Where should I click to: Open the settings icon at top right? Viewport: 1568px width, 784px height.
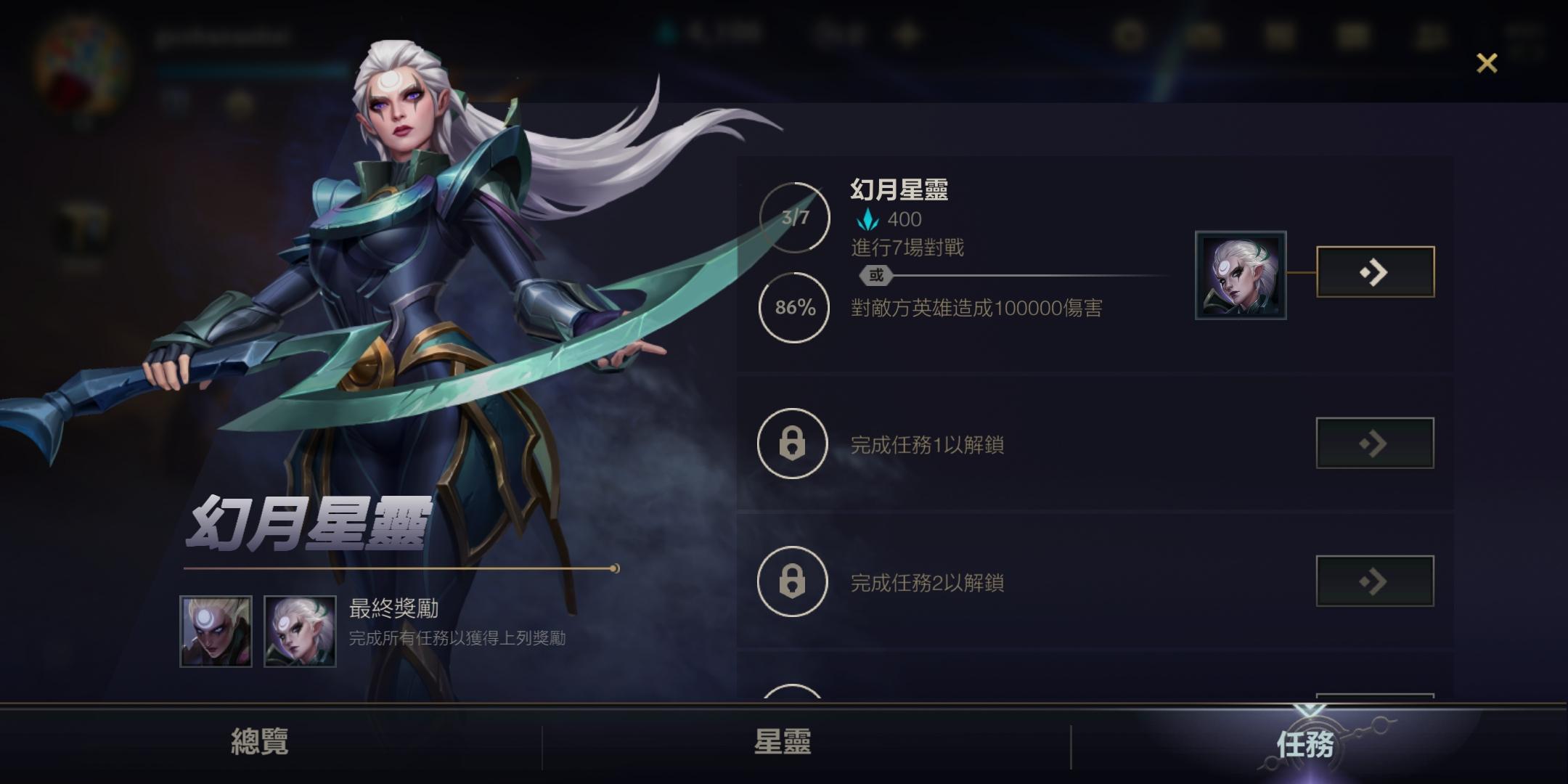click(x=1130, y=34)
